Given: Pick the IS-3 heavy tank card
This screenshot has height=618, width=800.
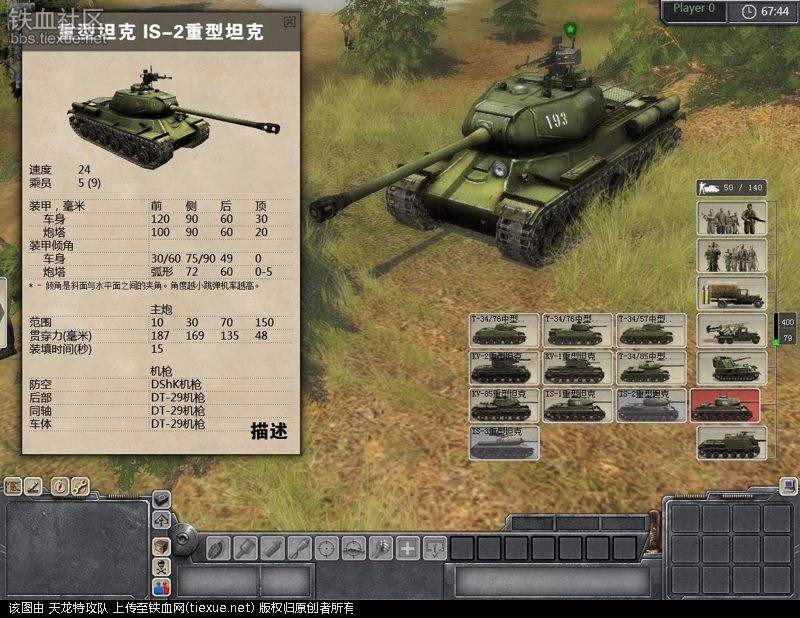Looking at the screenshot, I should click(x=505, y=442).
